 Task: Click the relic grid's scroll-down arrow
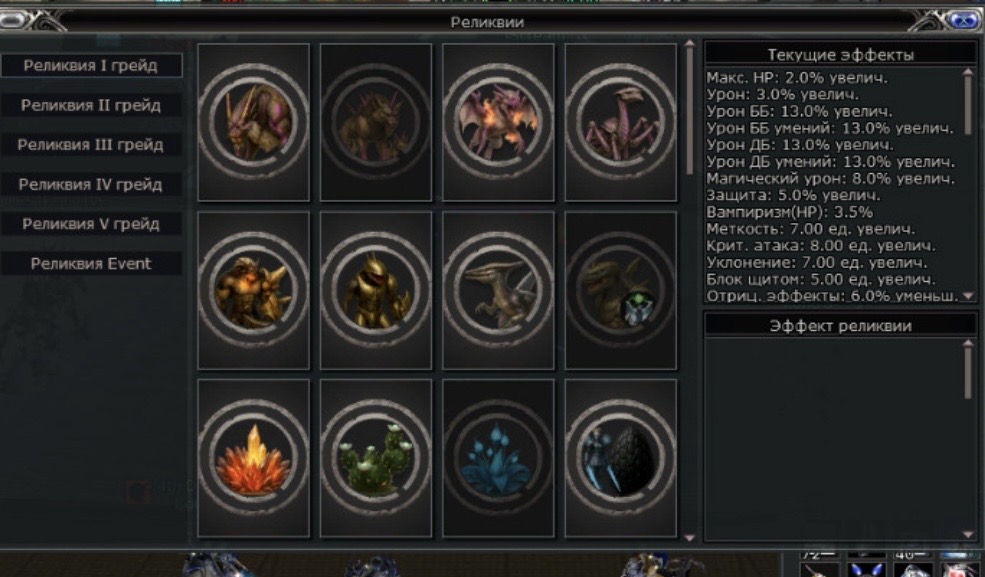click(689, 537)
